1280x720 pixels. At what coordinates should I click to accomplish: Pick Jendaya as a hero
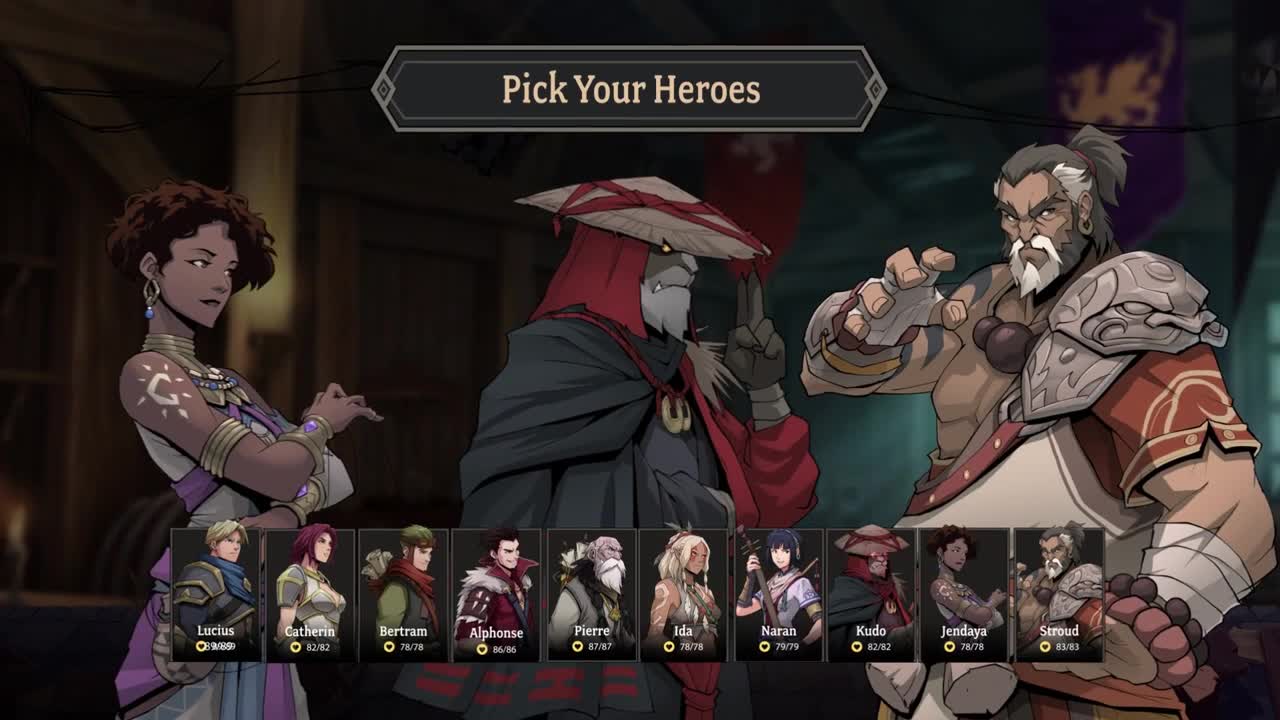click(x=964, y=594)
